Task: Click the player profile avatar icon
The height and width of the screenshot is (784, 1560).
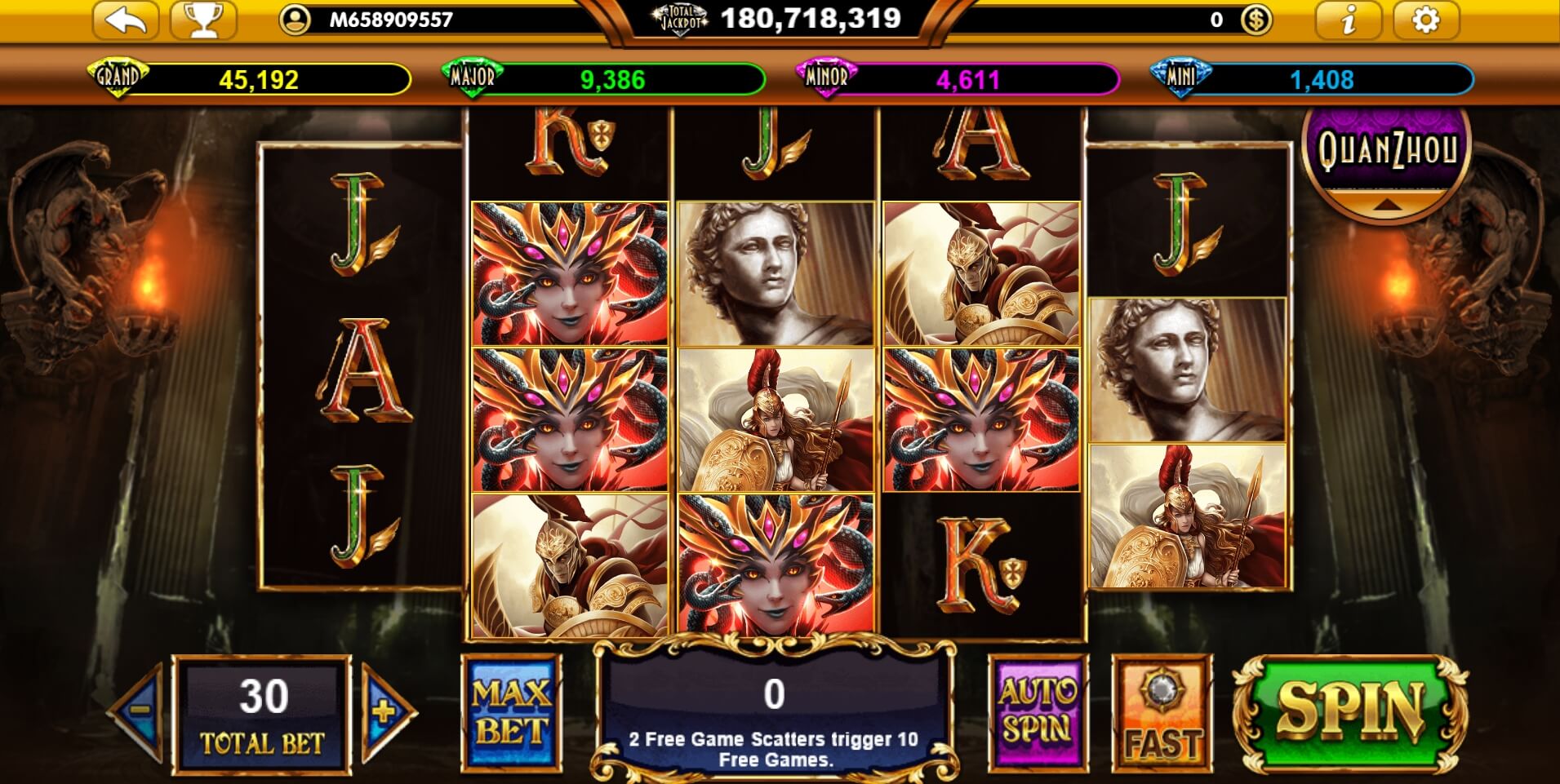Action: 296,19
